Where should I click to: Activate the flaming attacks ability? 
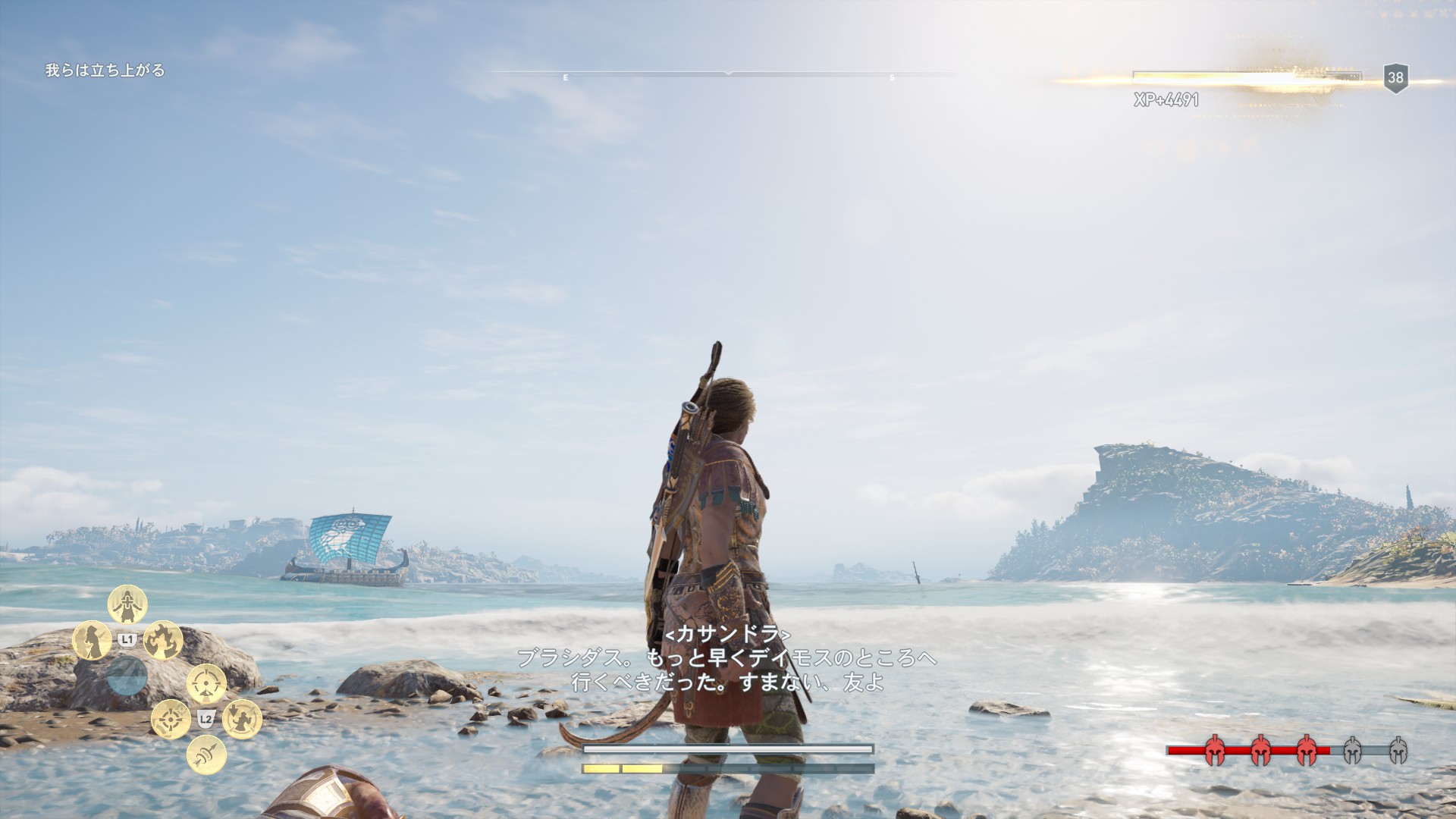pos(163,640)
